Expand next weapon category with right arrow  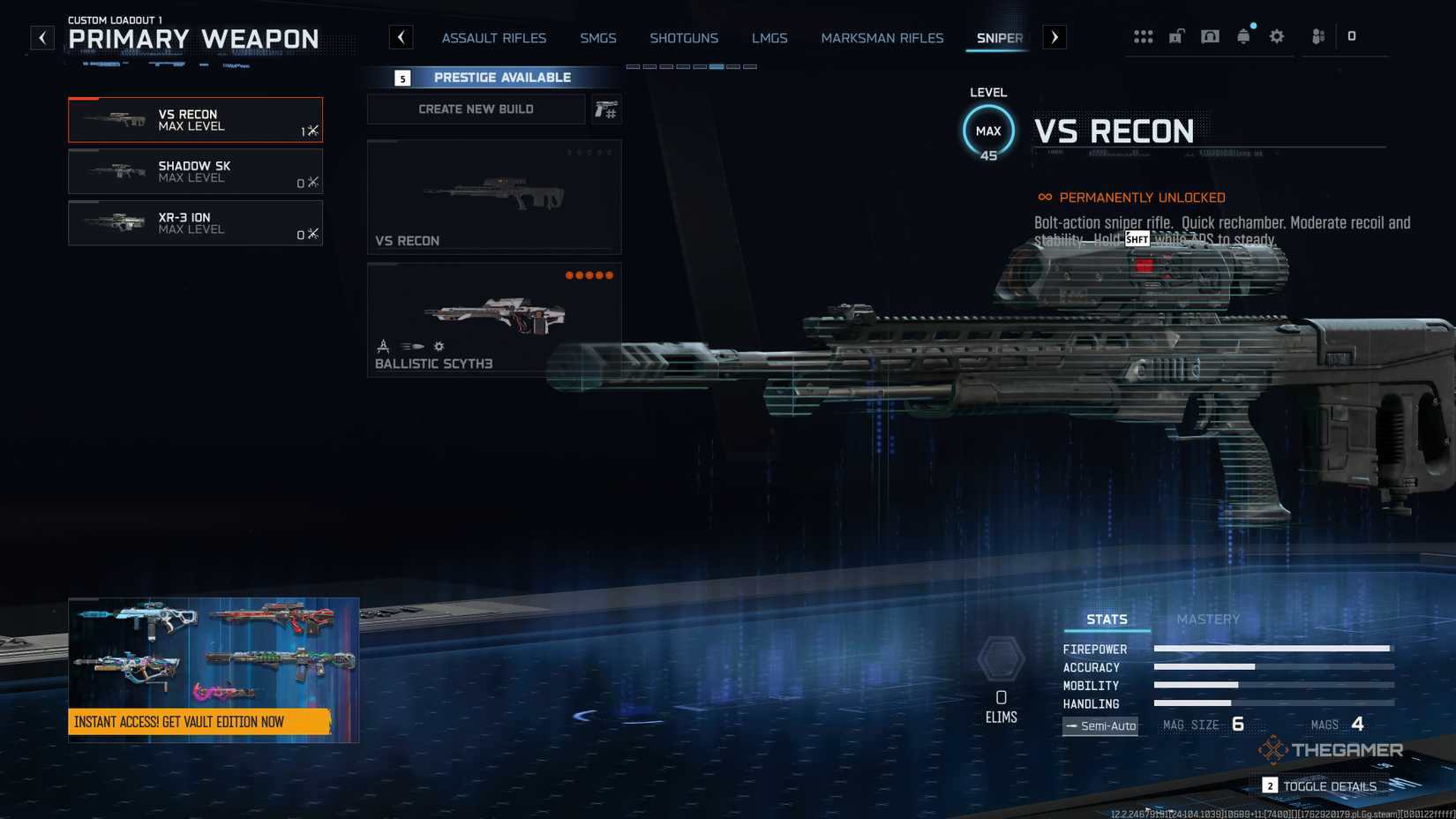pos(1054,37)
